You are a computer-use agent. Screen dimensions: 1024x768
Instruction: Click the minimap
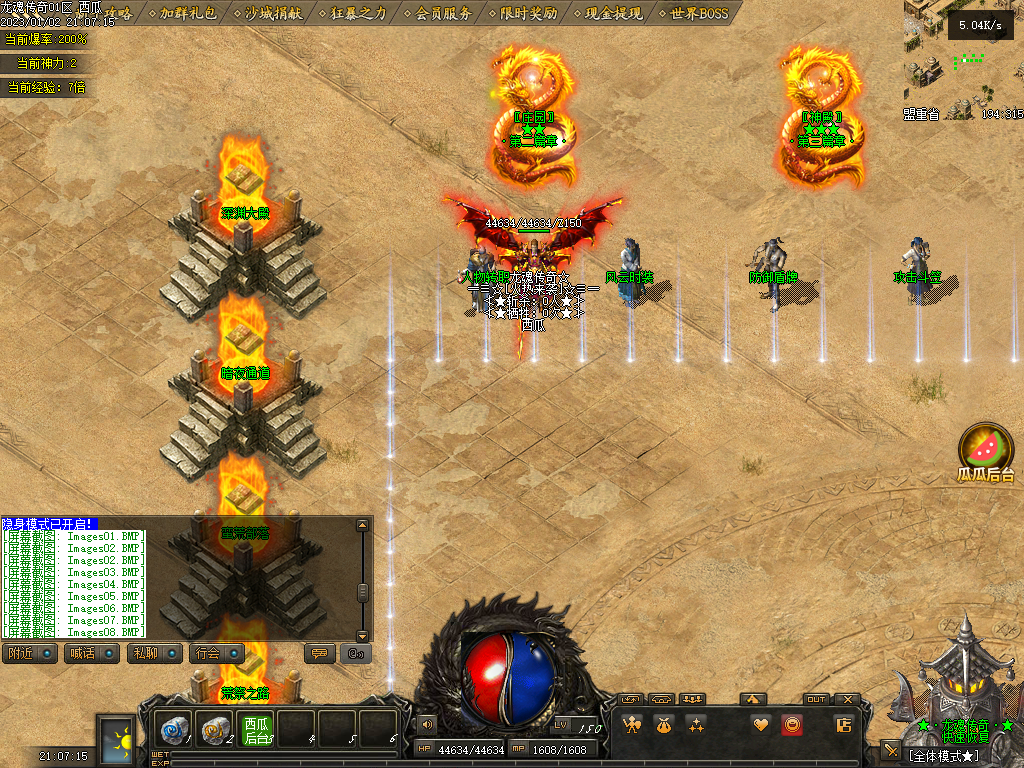pyautogui.click(x=963, y=60)
